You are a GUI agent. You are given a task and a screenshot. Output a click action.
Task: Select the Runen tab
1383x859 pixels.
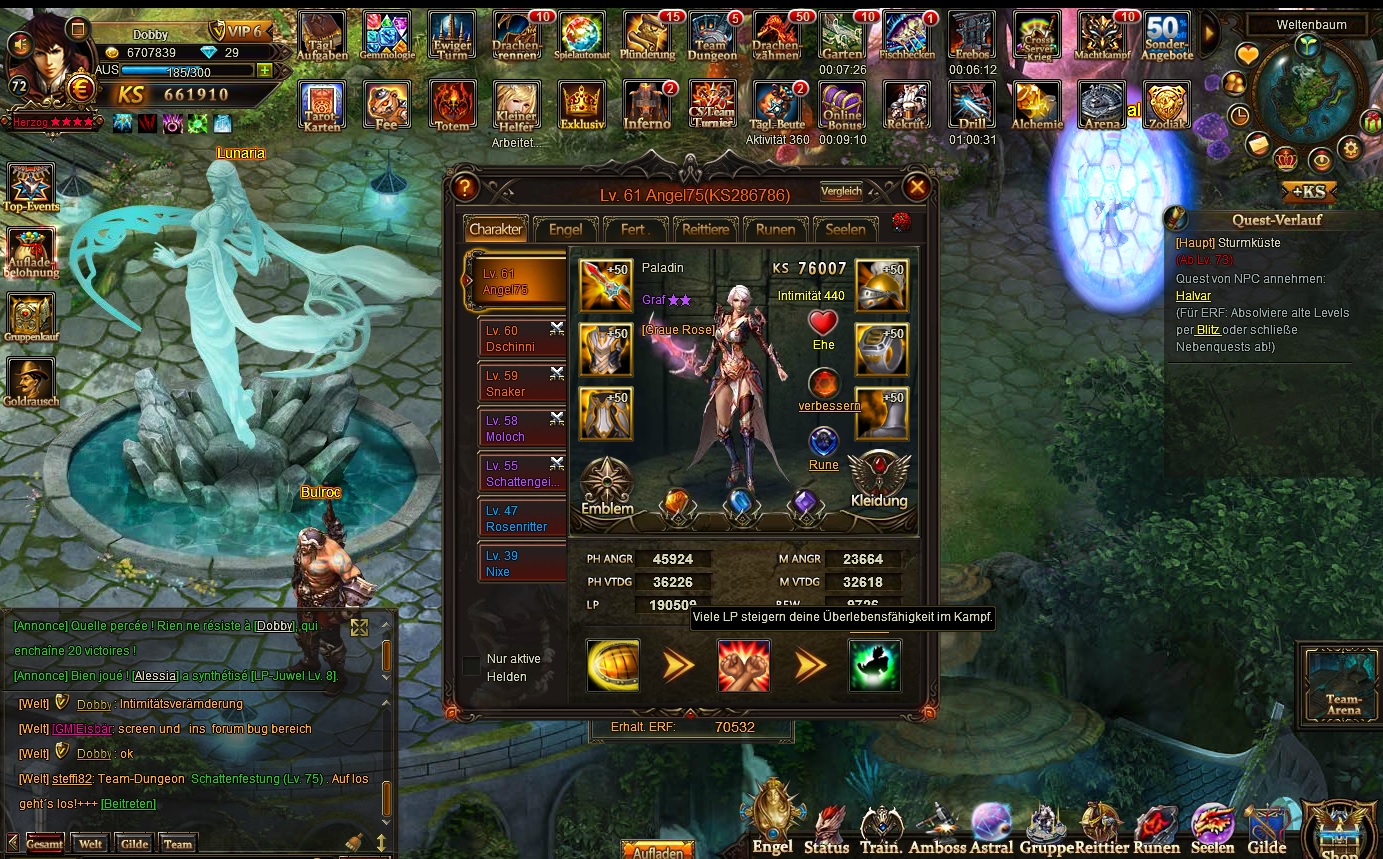(775, 229)
